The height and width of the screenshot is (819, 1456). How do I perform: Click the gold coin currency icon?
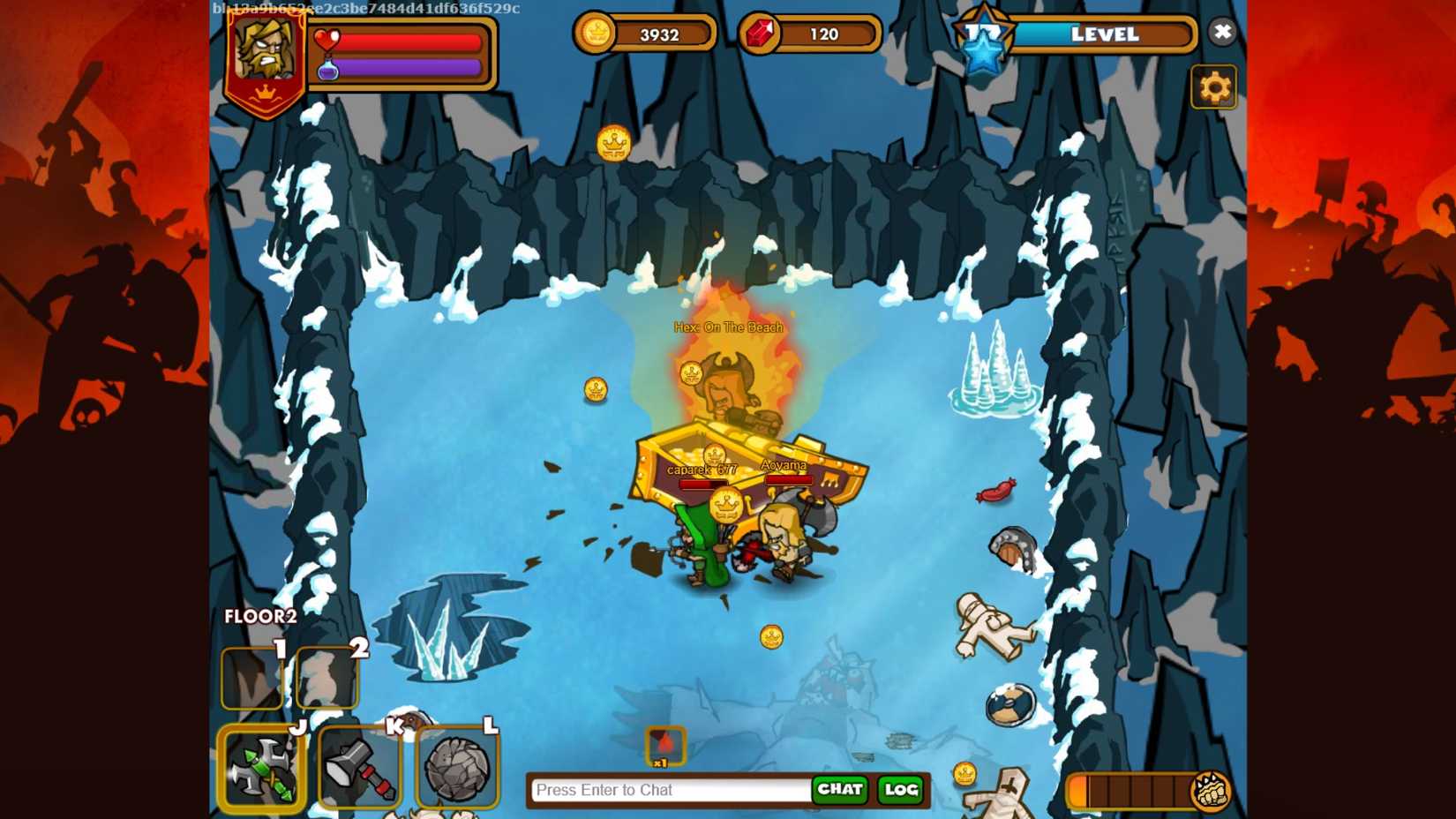(x=598, y=34)
